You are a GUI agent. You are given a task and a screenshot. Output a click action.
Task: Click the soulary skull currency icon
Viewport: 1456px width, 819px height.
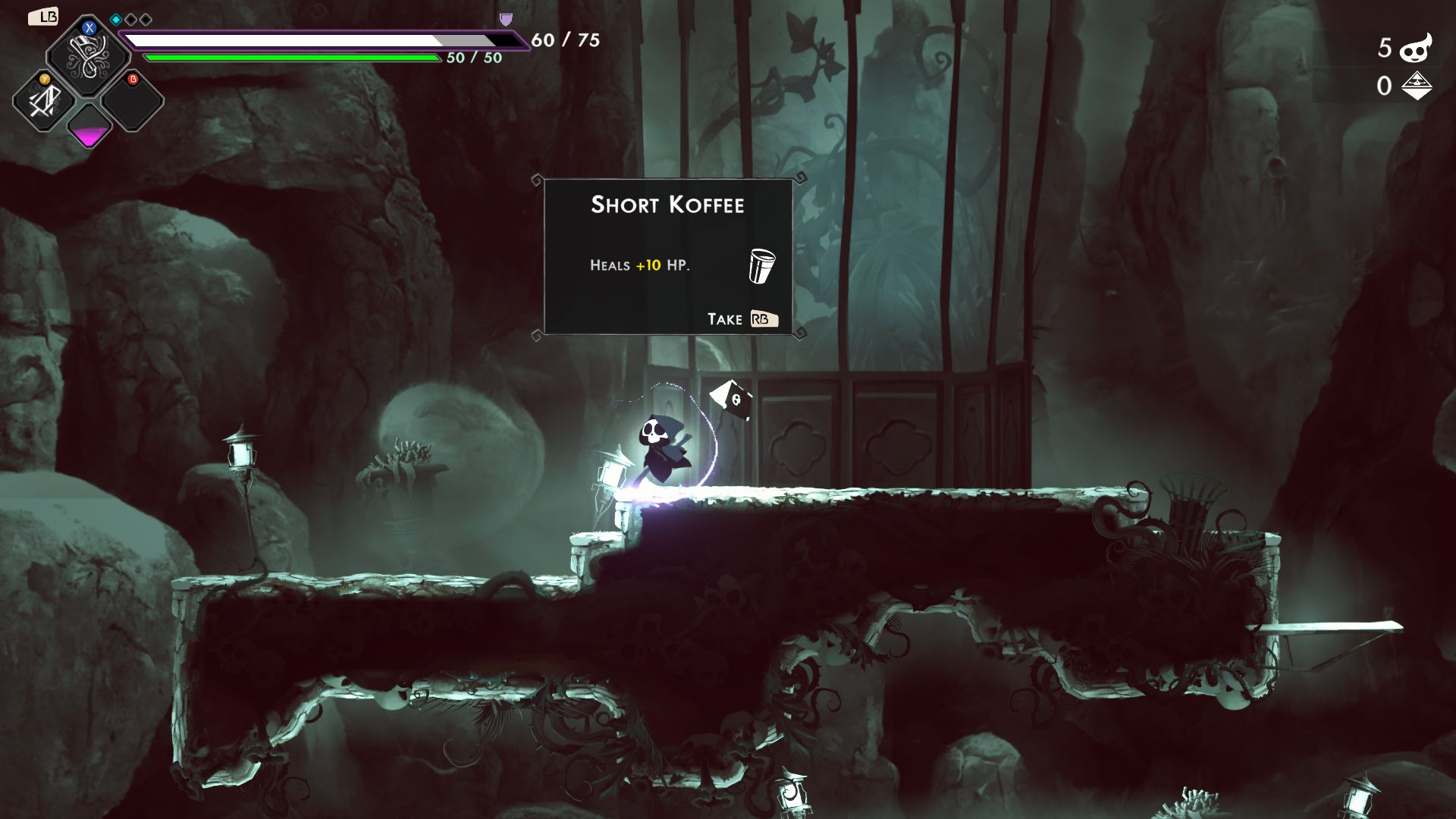1416,49
